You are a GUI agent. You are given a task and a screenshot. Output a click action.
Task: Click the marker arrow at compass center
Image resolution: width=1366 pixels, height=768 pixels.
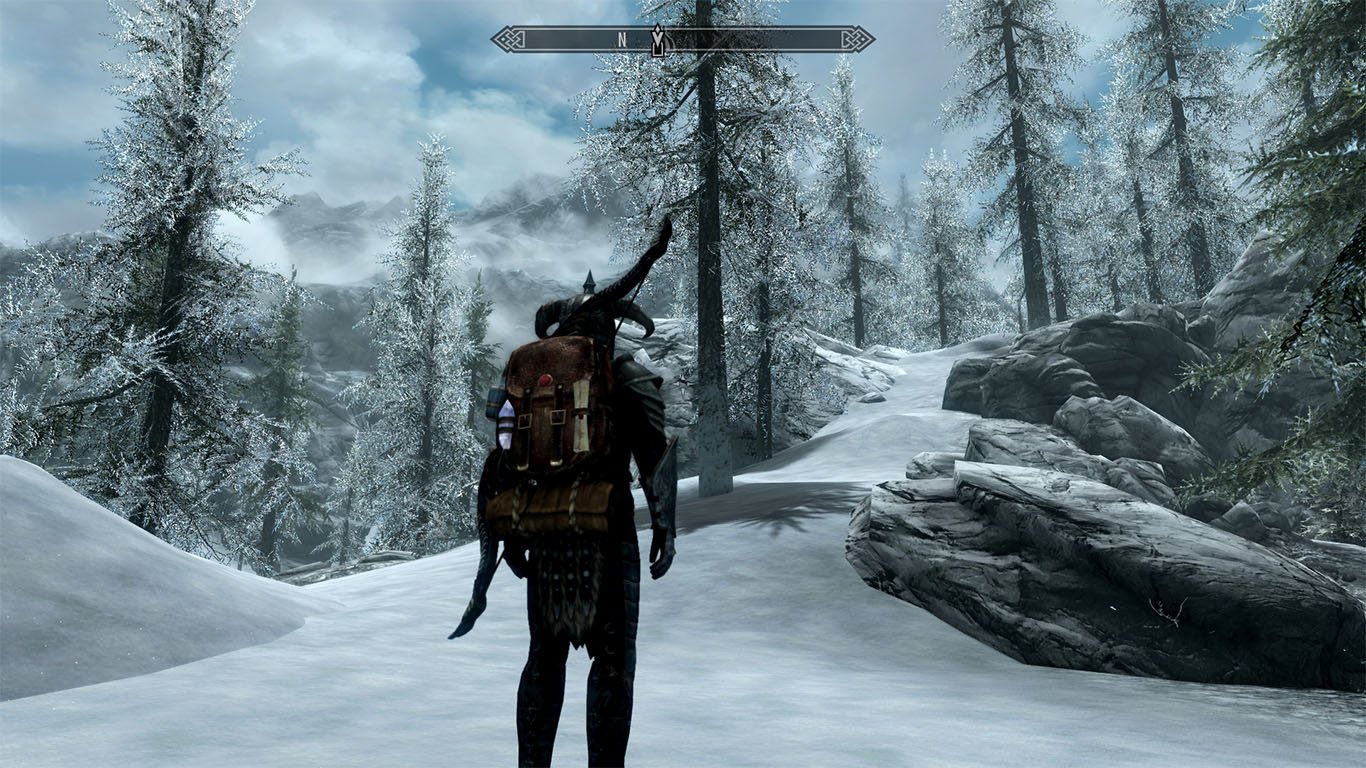click(x=658, y=40)
